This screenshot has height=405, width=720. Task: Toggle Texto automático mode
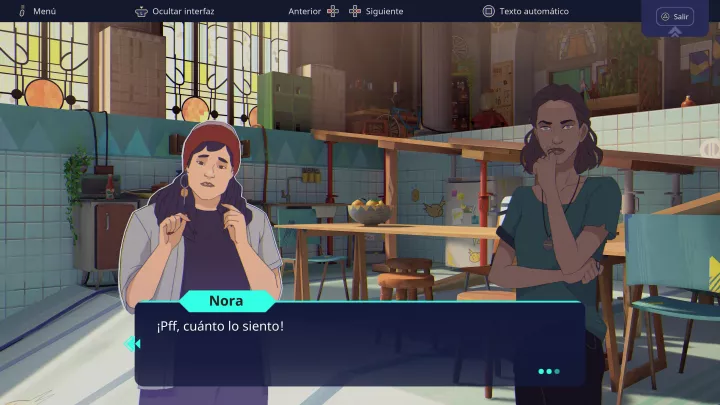click(525, 12)
